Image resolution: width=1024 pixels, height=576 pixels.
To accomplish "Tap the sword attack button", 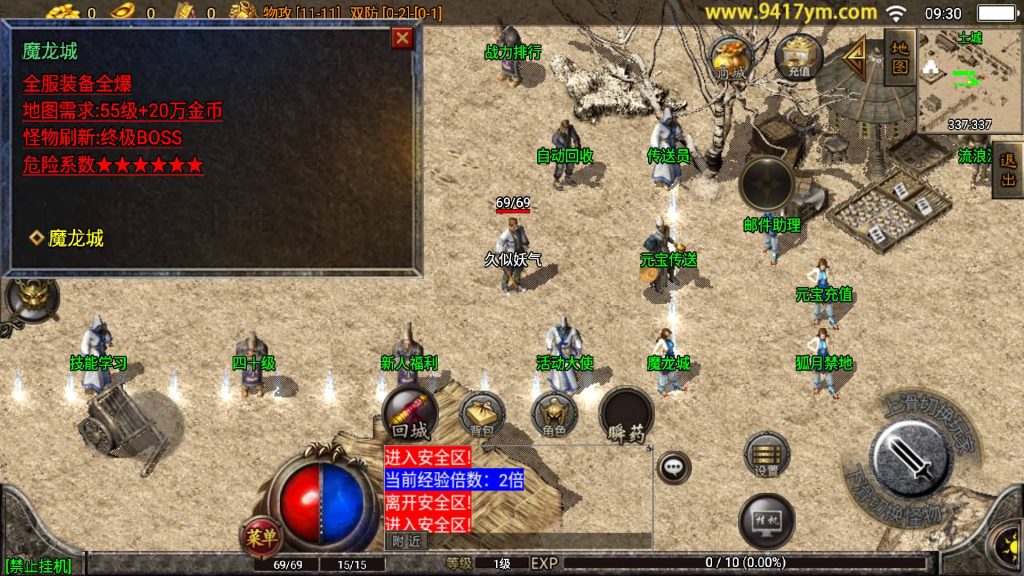I will pos(909,459).
